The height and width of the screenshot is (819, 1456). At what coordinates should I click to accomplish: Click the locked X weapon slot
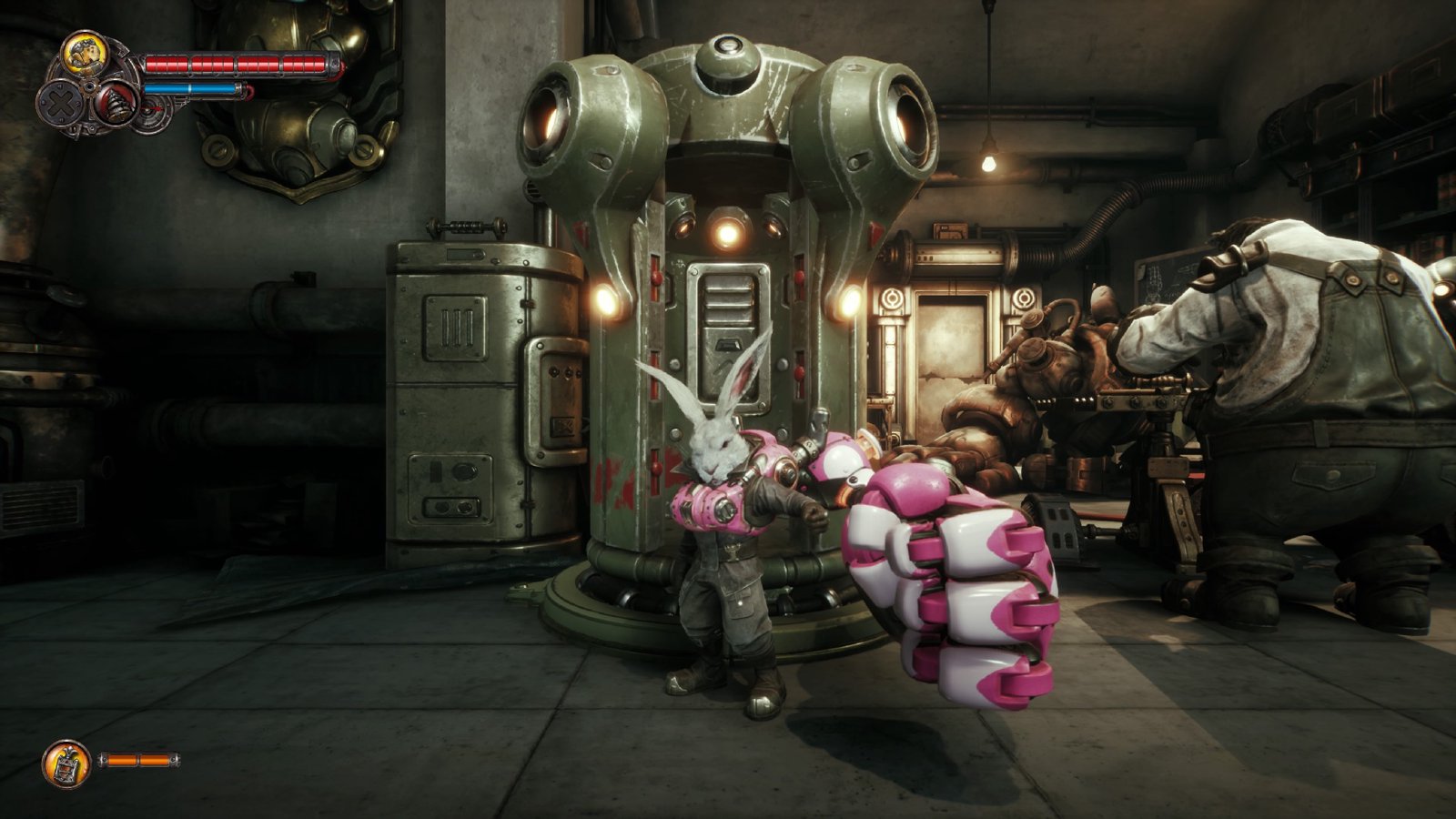point(61,102)
